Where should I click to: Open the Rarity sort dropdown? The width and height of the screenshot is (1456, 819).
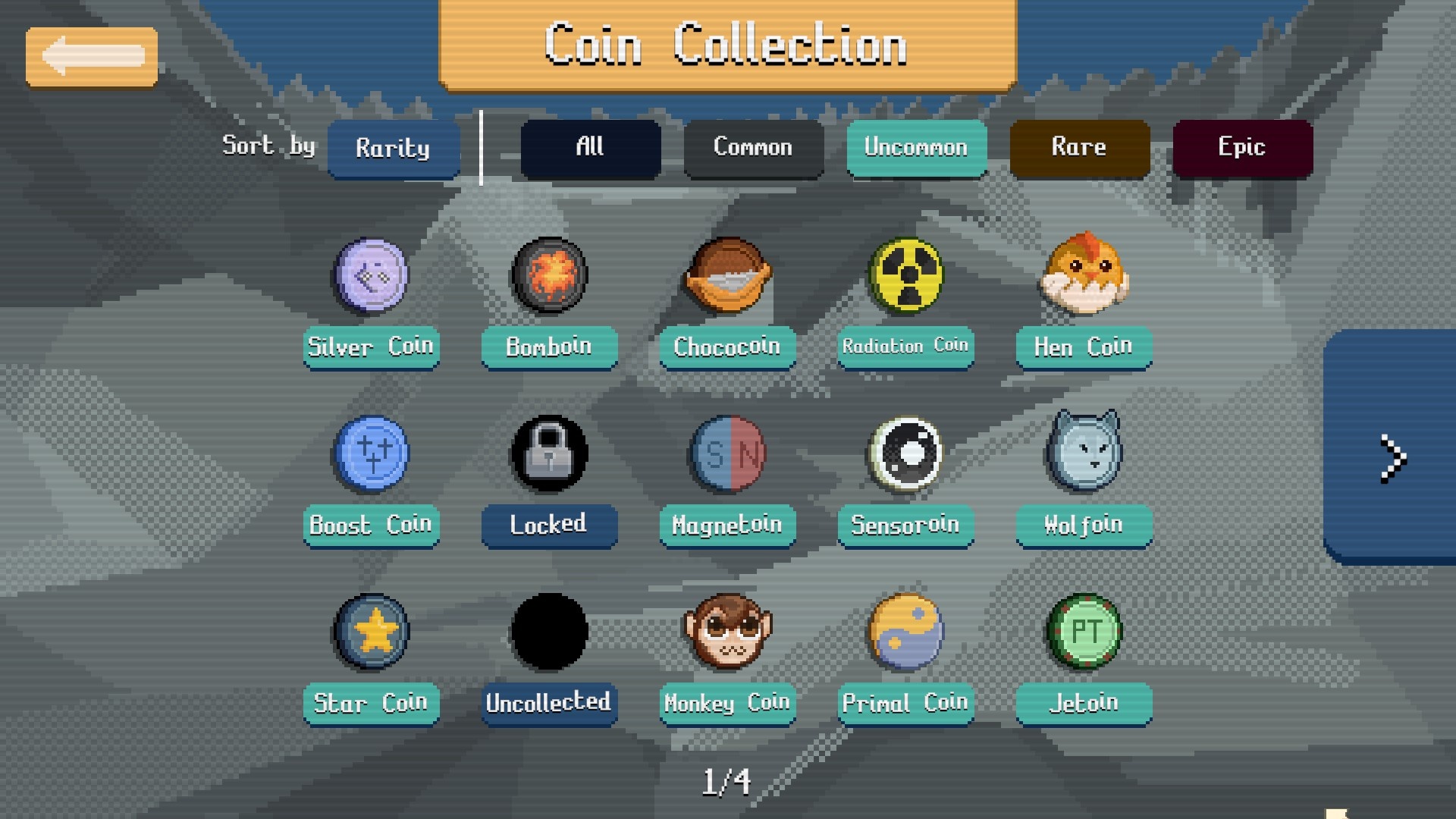click(x=394, y=149)
